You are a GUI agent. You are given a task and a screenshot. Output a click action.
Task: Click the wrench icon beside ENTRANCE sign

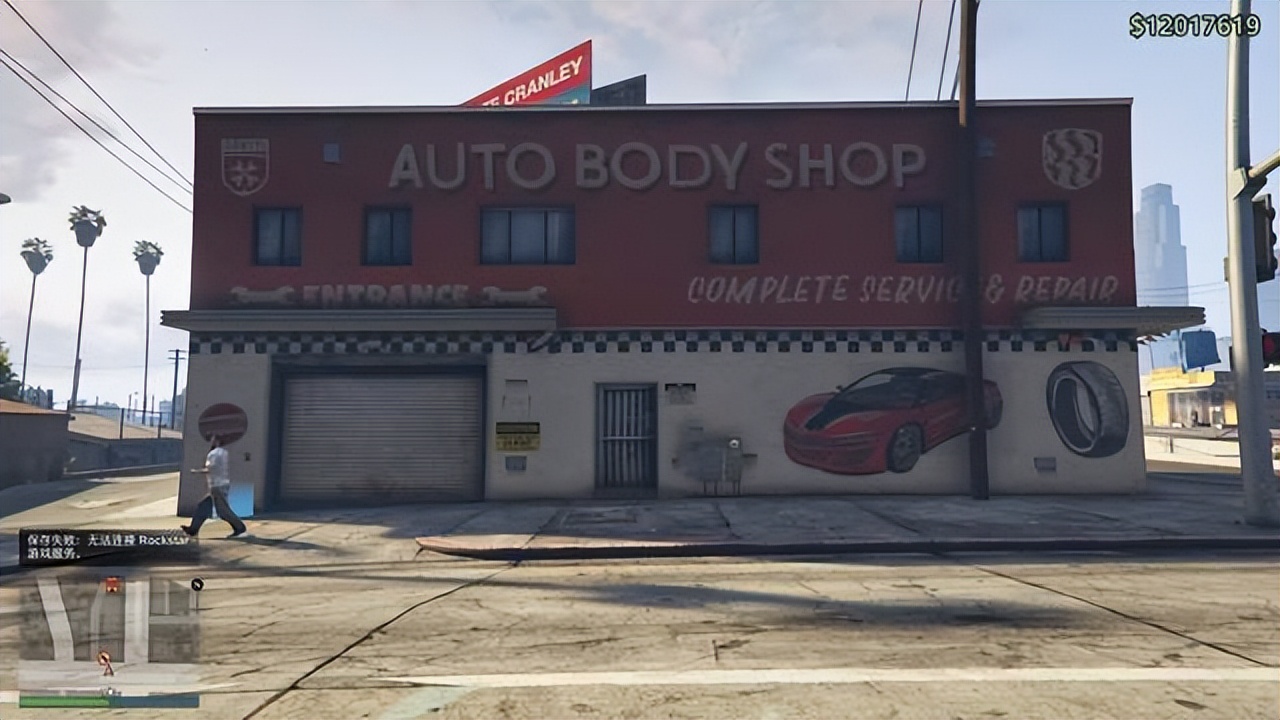pyautogui.click(x=263, y=295)
